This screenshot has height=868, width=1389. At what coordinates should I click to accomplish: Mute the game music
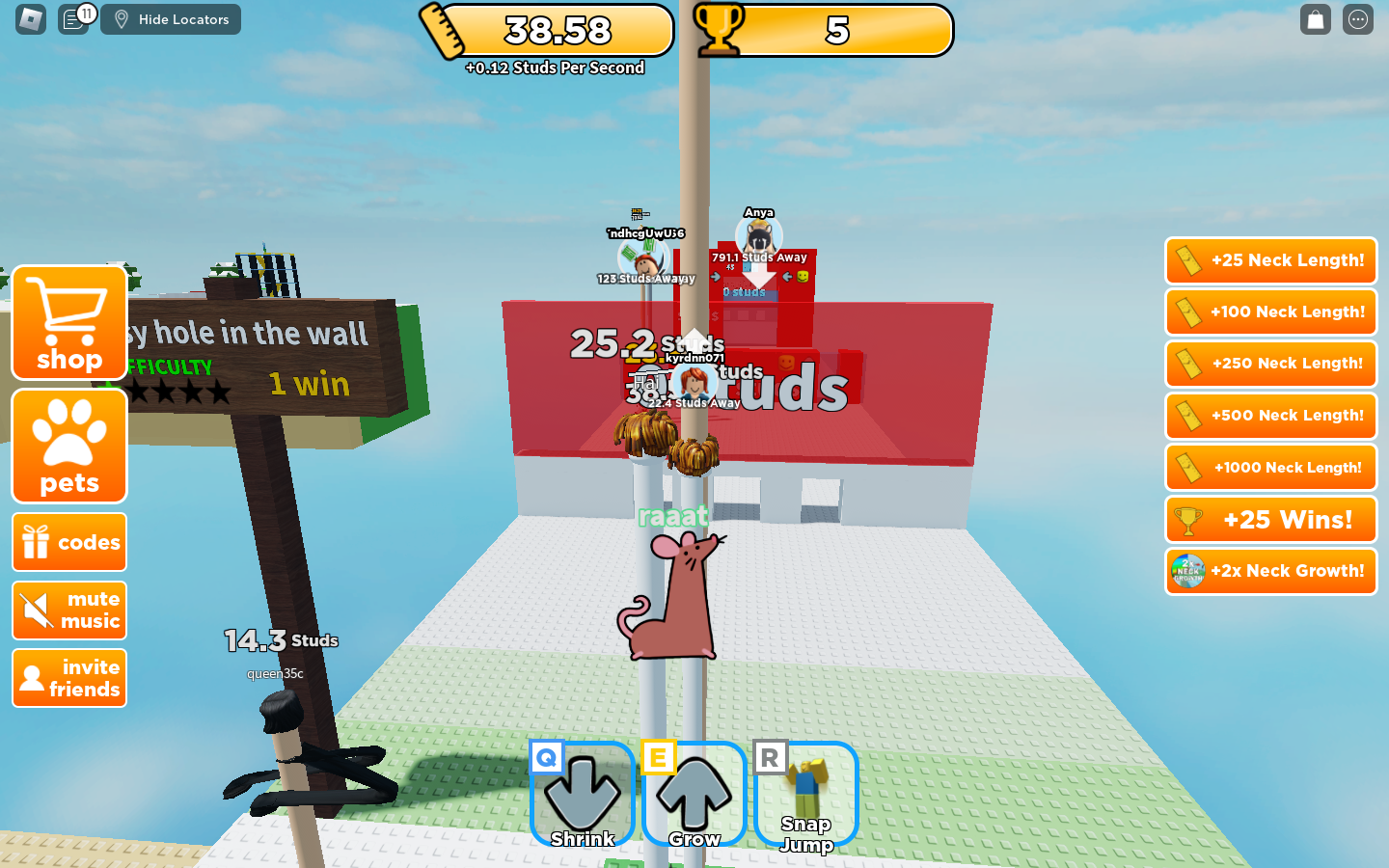tap(68, 610)
